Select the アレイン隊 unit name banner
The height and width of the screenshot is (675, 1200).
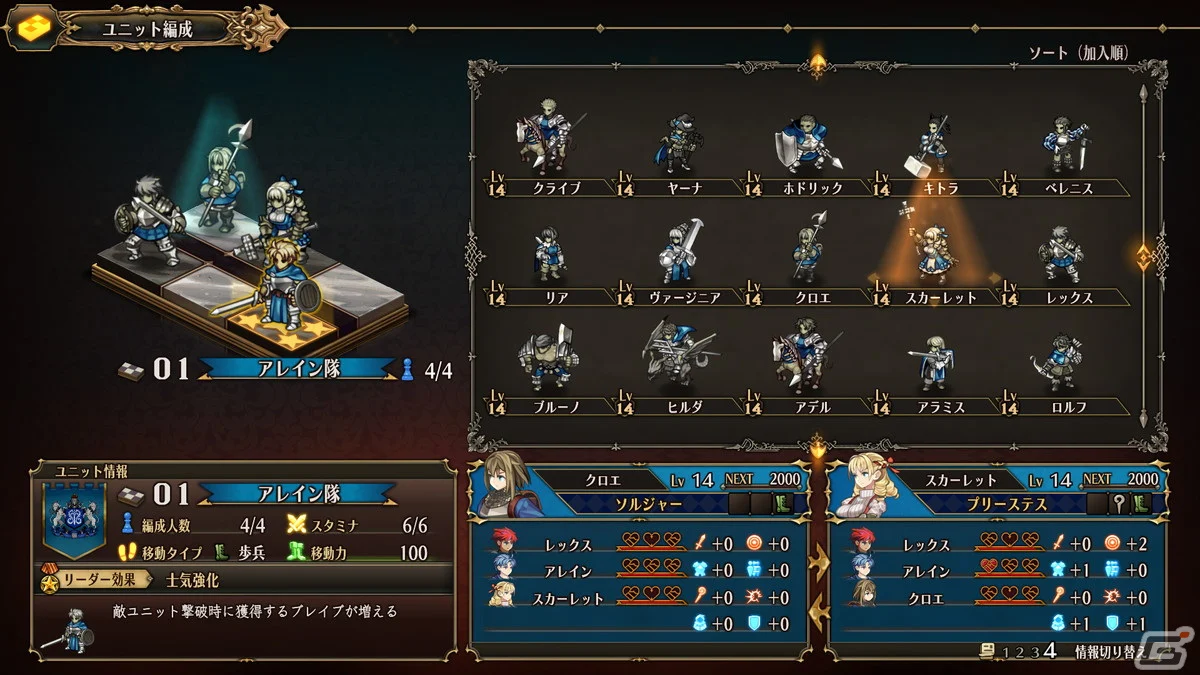(x=297, y=369)
